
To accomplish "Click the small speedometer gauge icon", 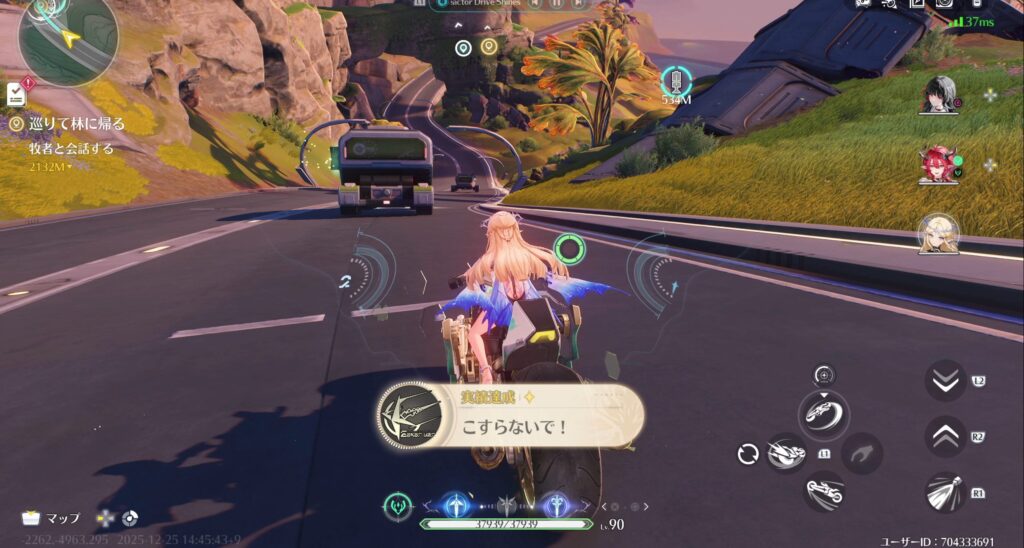I will 824,375.
